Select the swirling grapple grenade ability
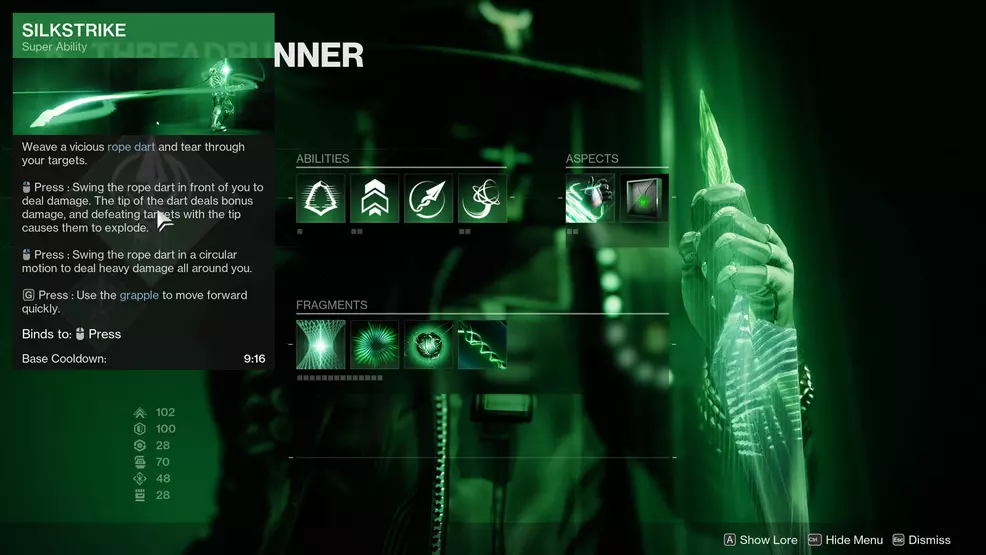 tap(482, 198)
